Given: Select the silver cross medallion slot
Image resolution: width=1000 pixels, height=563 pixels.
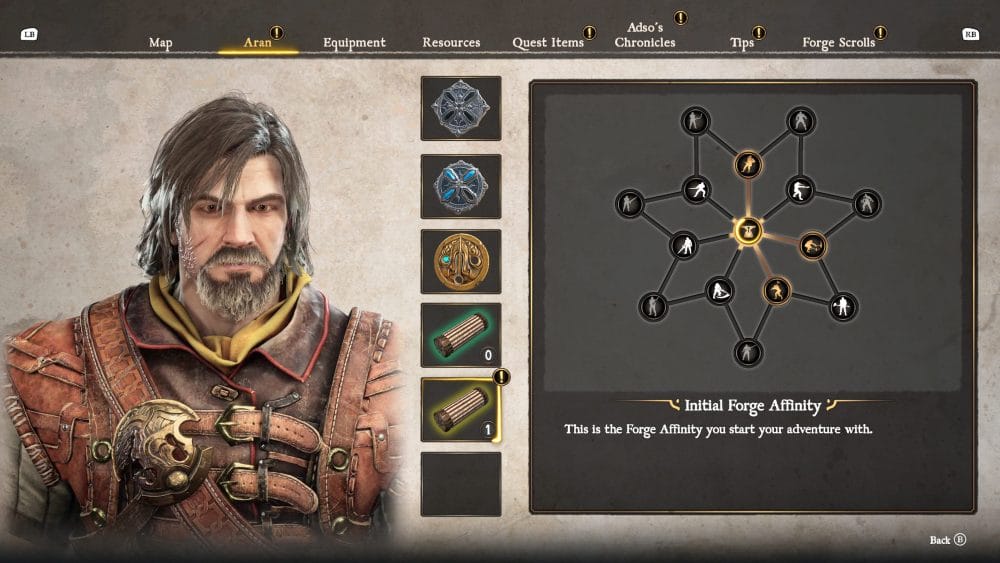Looking at the screenshot, I should [460, 108].
